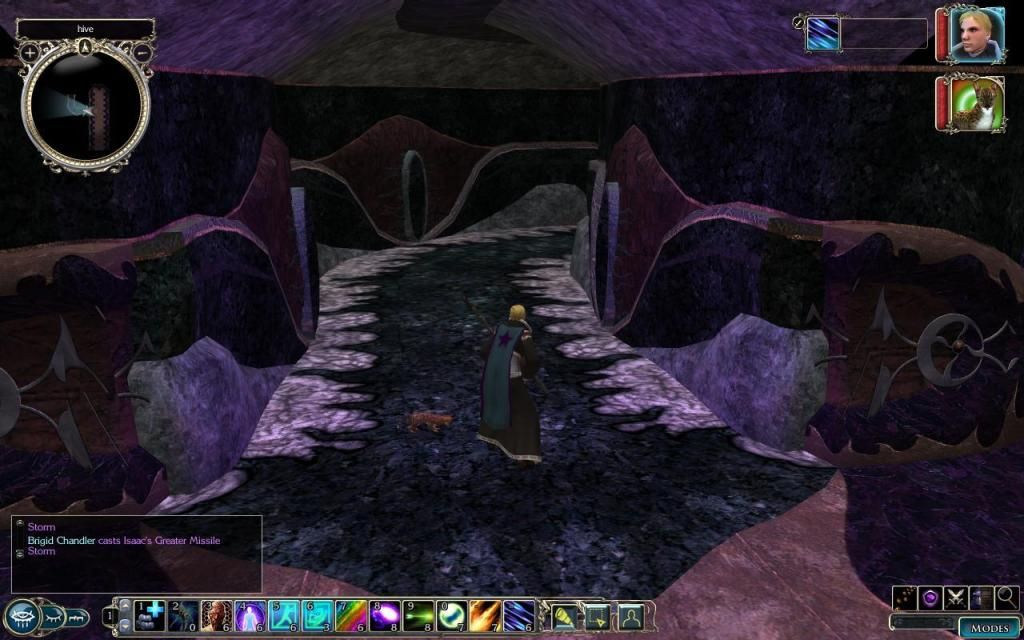This screenshot has width=1024, height=640.
Task: Click the magnifying glass search mode icon
Action: click(x=1007, y=597)
